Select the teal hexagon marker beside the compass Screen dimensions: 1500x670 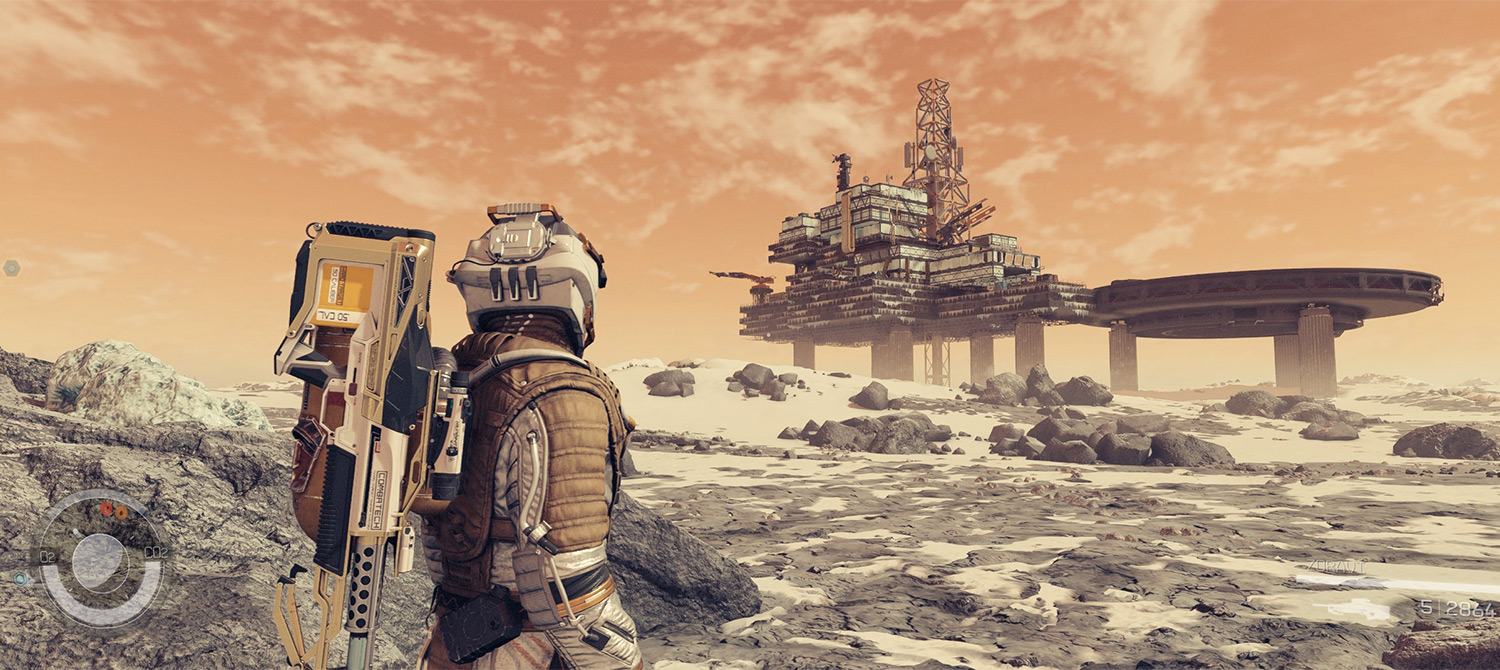pyautogui.click(x=19, y=577)
